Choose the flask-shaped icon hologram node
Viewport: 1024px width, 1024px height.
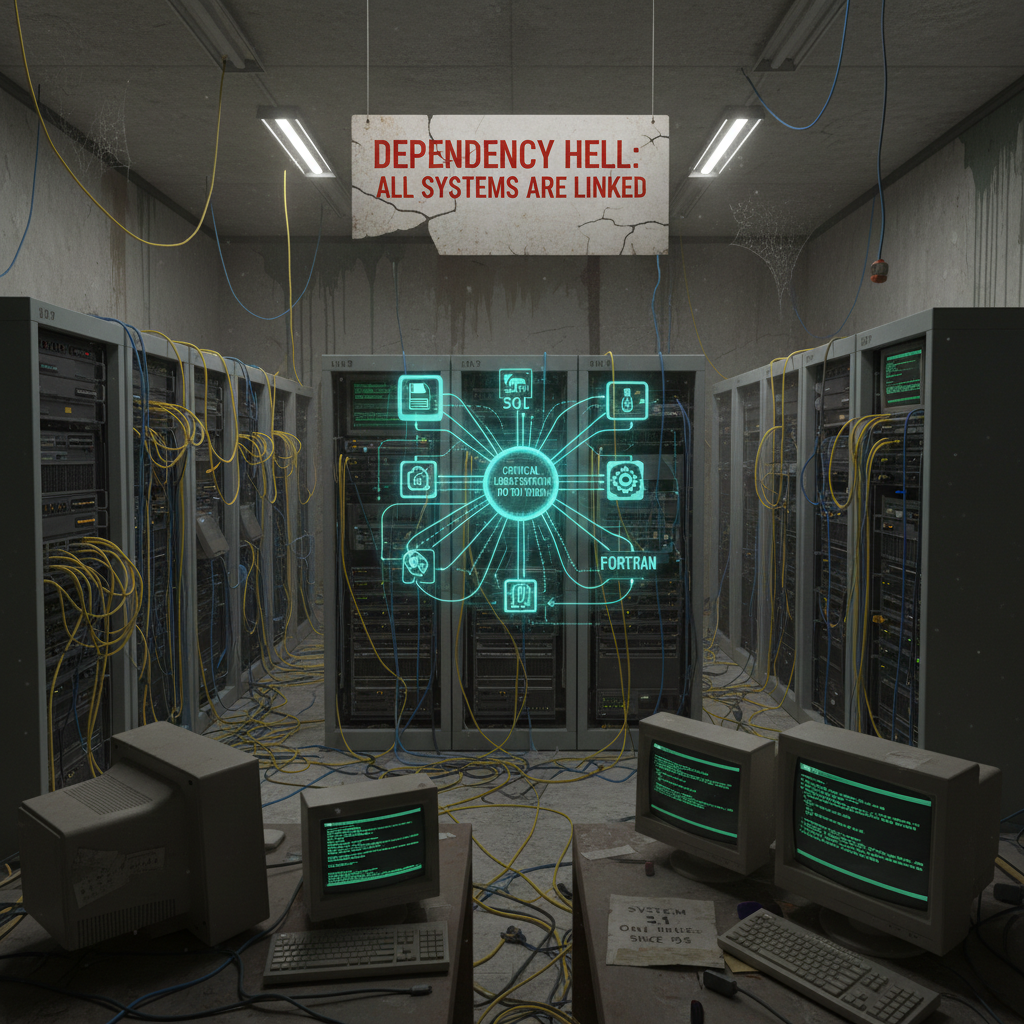627,399
